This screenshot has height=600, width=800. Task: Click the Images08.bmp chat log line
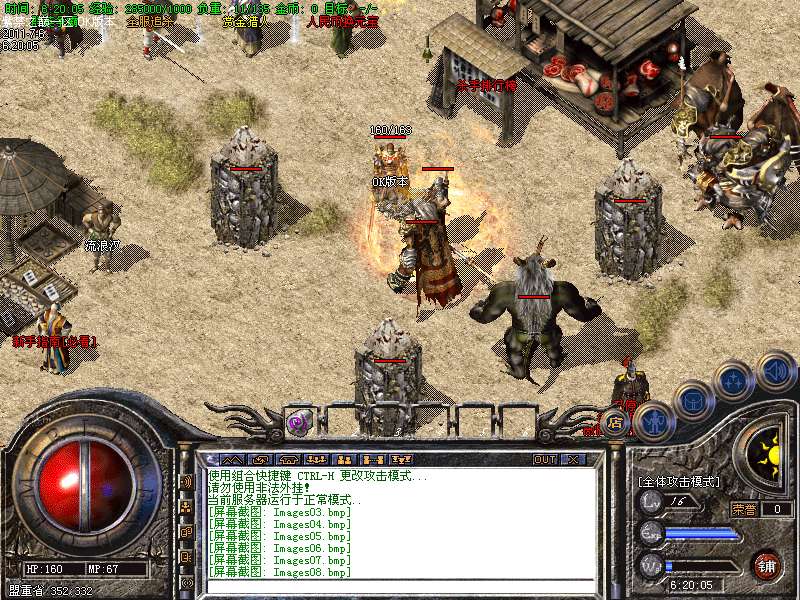click(280, 572)
